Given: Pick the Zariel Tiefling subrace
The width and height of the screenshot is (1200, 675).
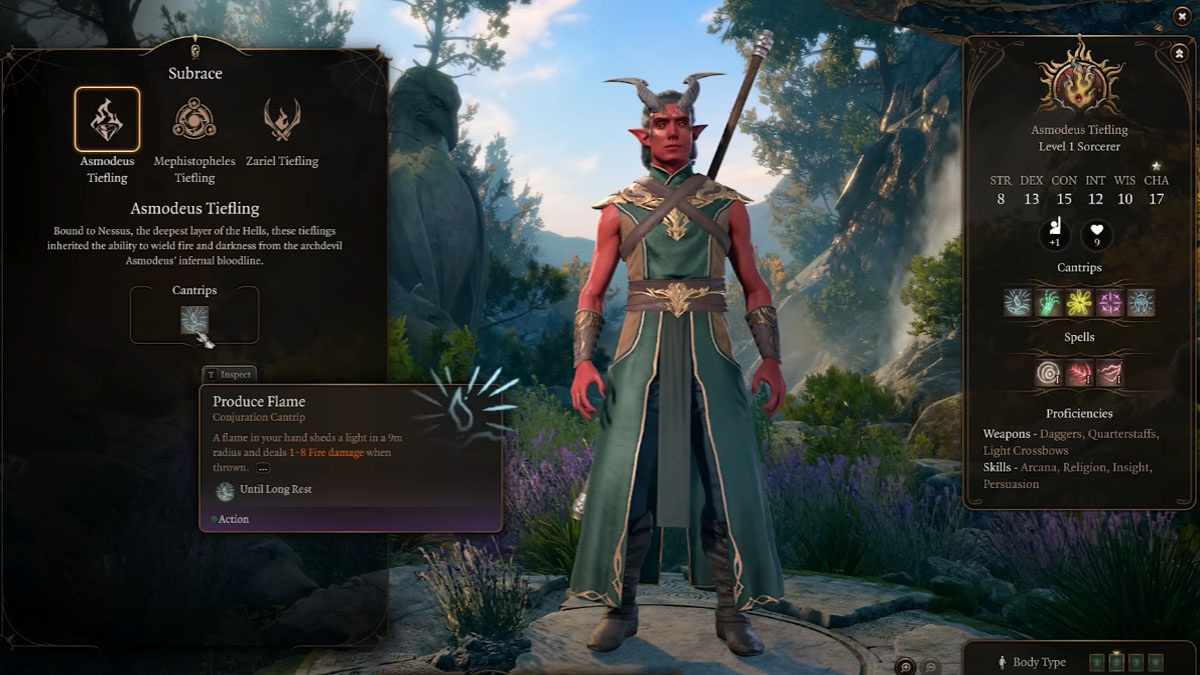Looking at the screenshot, I should click(282, 120).
